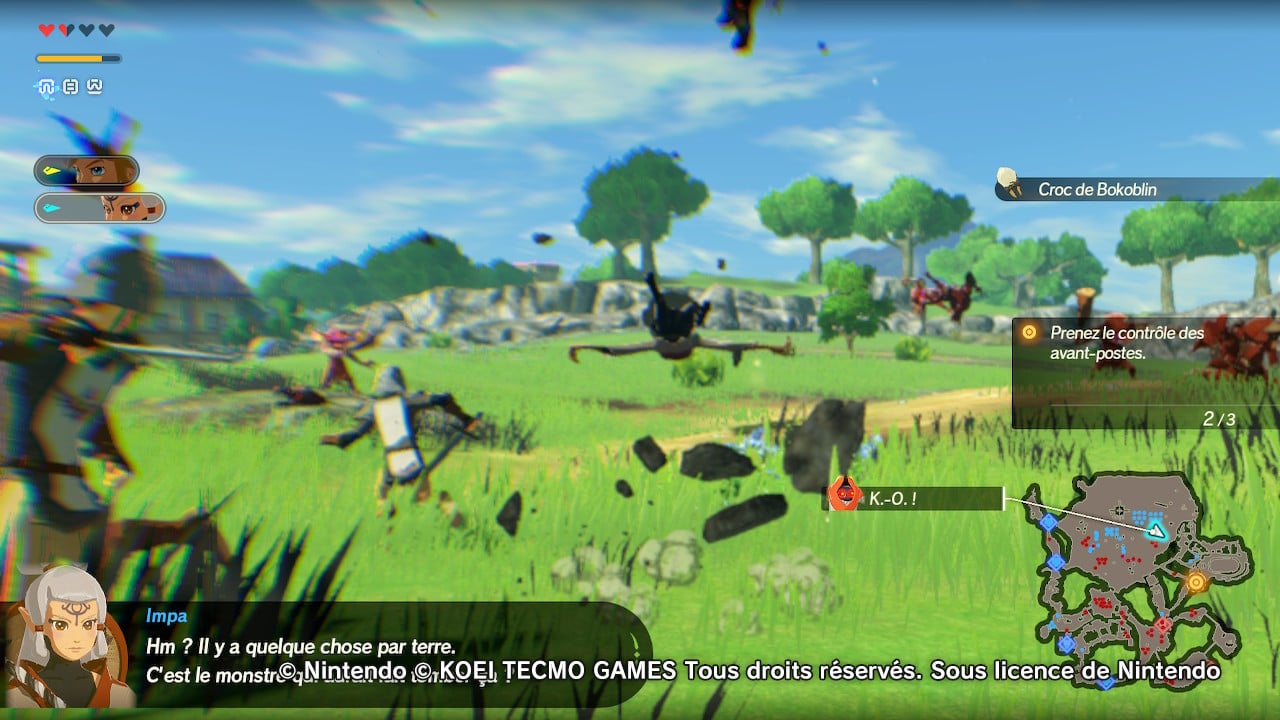This screenshot has height=720, width=1280.
Task: Switch to Link's character portrait
Action: [x=87, y=171]
